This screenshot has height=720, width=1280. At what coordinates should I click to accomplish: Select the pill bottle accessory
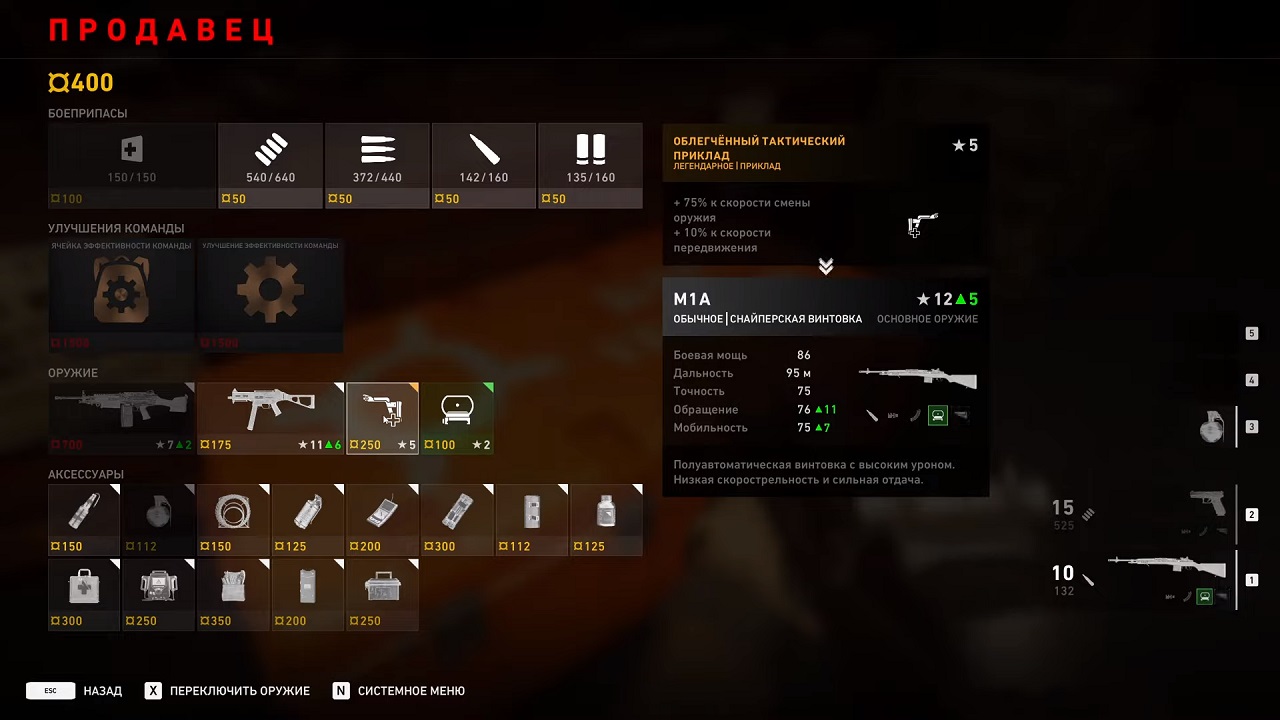click(x=606, y=519)
